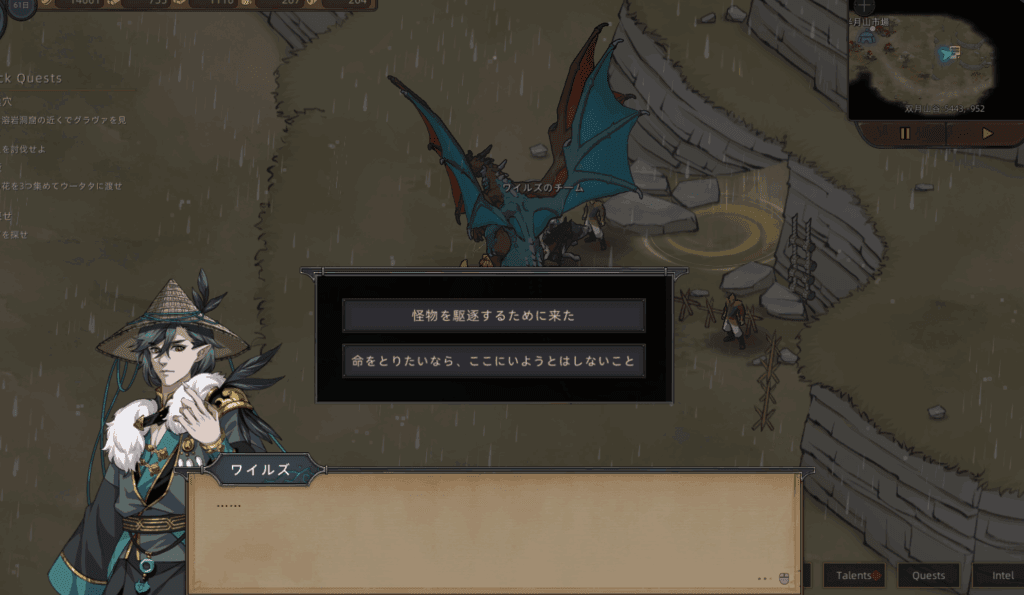1024x595 pixels.
Task: Open the Quests log
Action: 928,575
